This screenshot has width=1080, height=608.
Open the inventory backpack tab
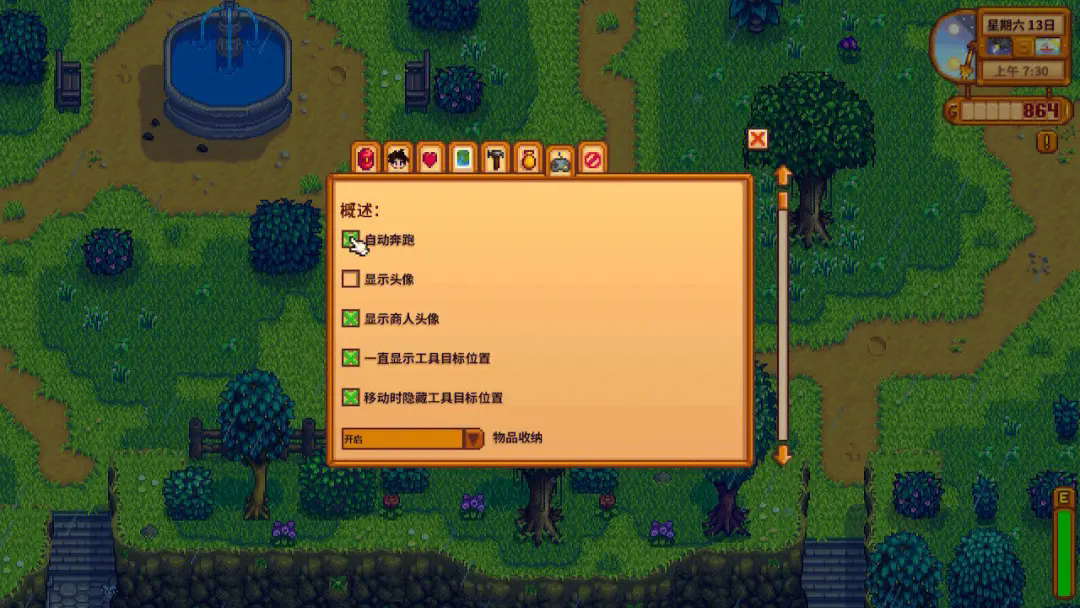click(x=367, y=159)
